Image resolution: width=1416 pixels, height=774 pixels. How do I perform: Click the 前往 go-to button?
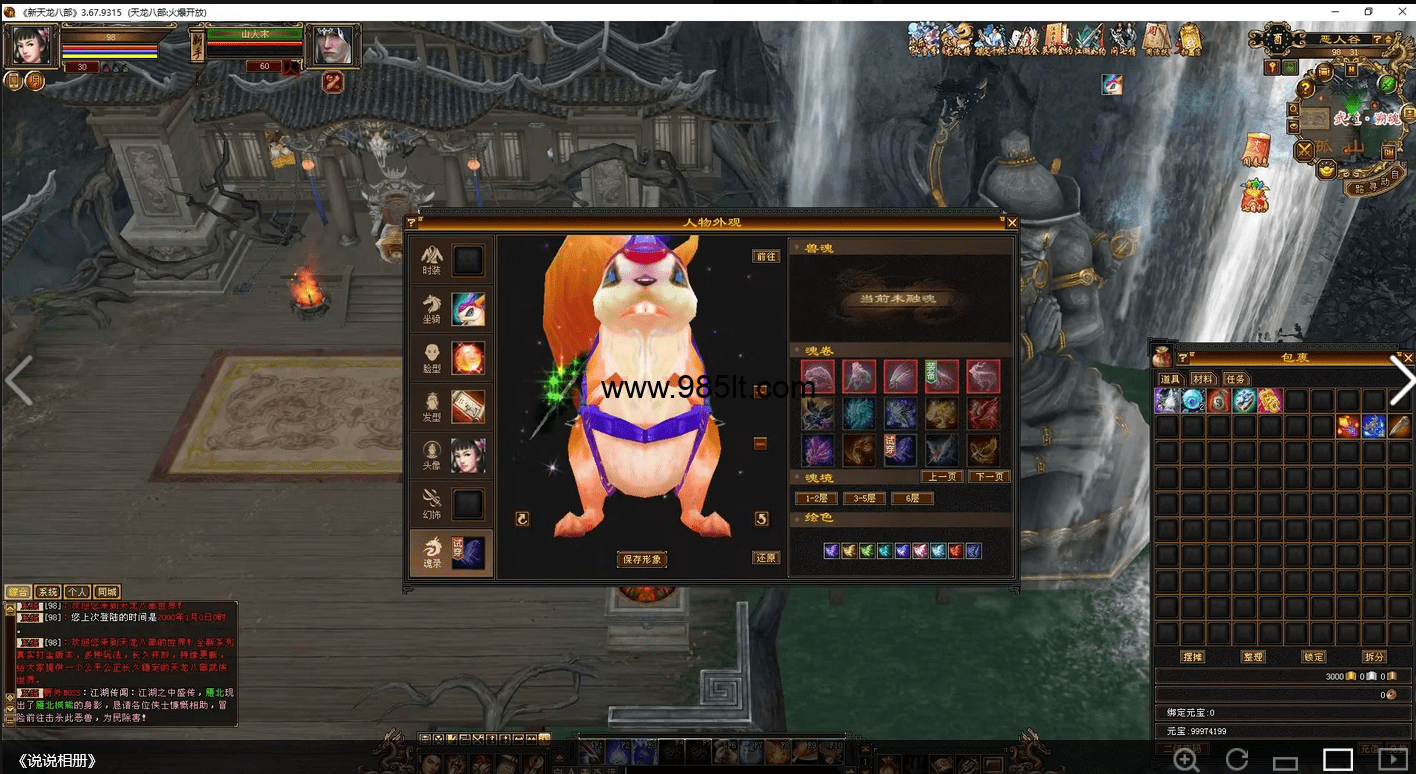pyautogui.click(x=766, y=257)
